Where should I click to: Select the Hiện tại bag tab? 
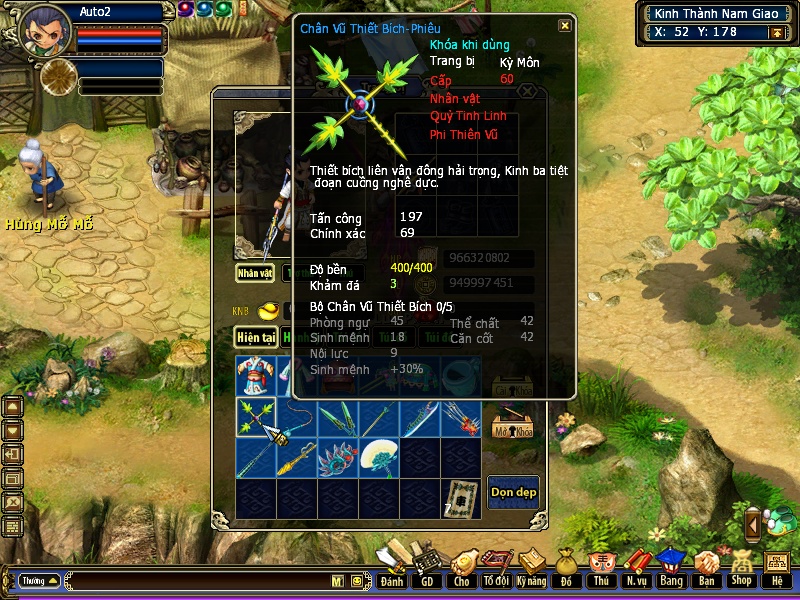tap(256, 338)
